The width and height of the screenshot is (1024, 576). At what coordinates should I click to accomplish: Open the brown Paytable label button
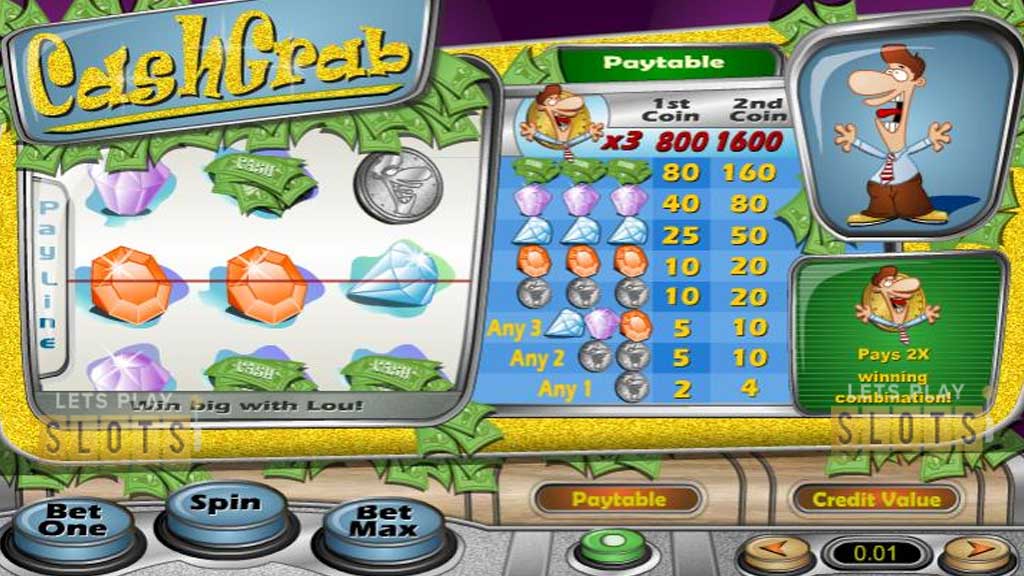click(x=618, y=499)
